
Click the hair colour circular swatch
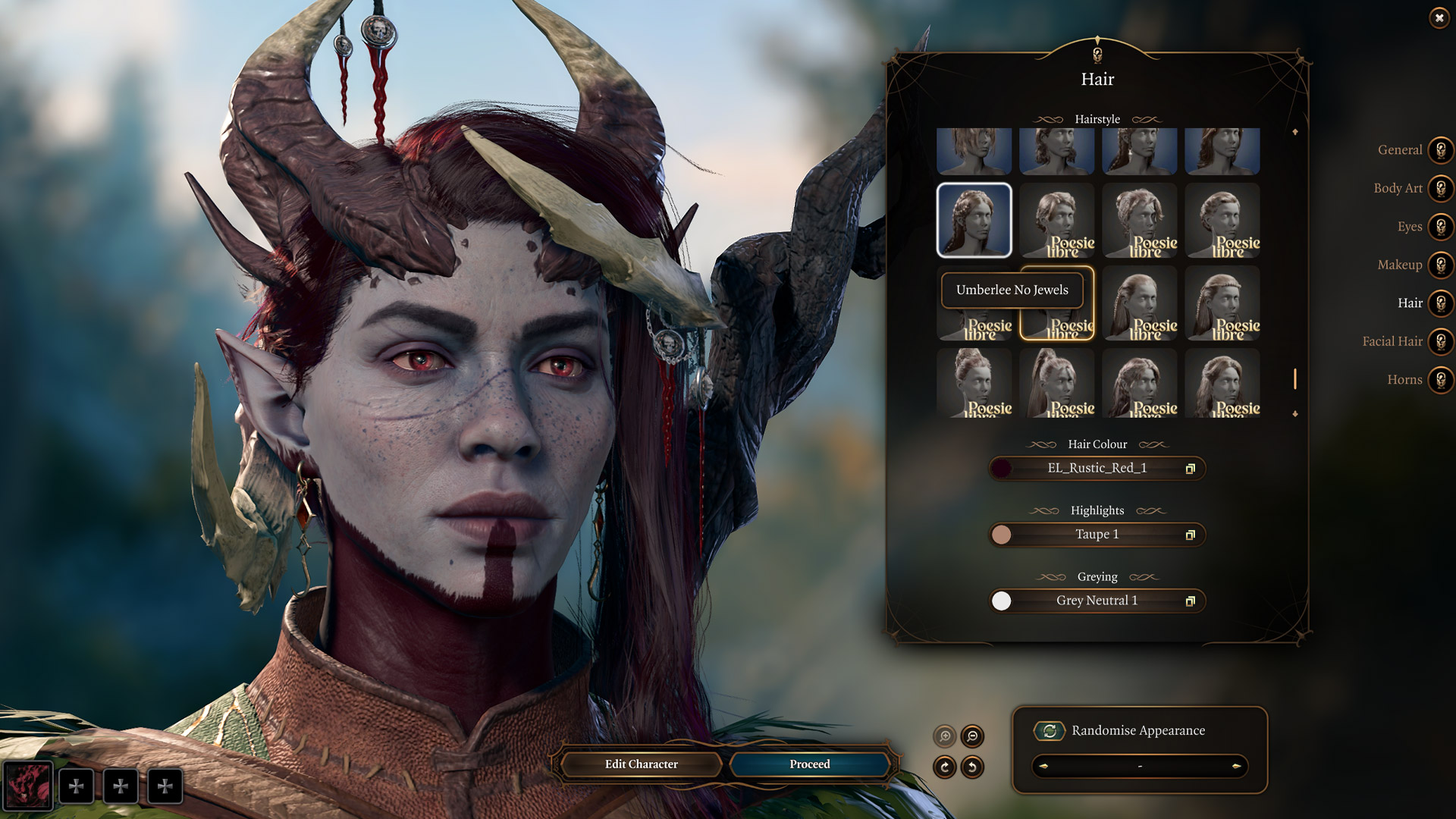pyautogui.click(x=1003, y=468)
